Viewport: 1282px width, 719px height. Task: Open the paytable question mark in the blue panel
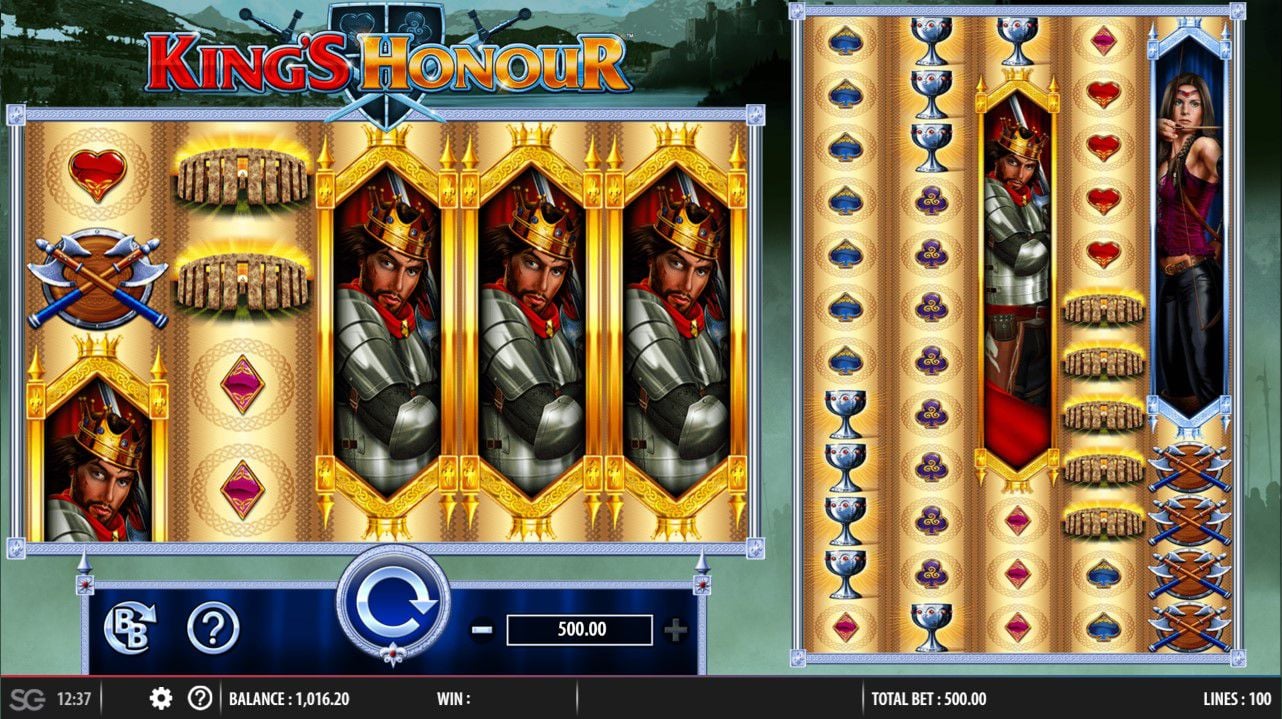pos(212,629)
